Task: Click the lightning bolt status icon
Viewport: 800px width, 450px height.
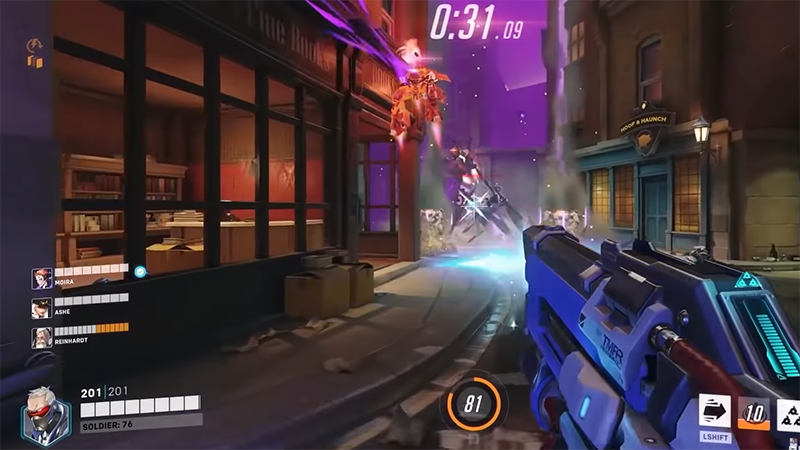Action: click(x=34, y=45)
